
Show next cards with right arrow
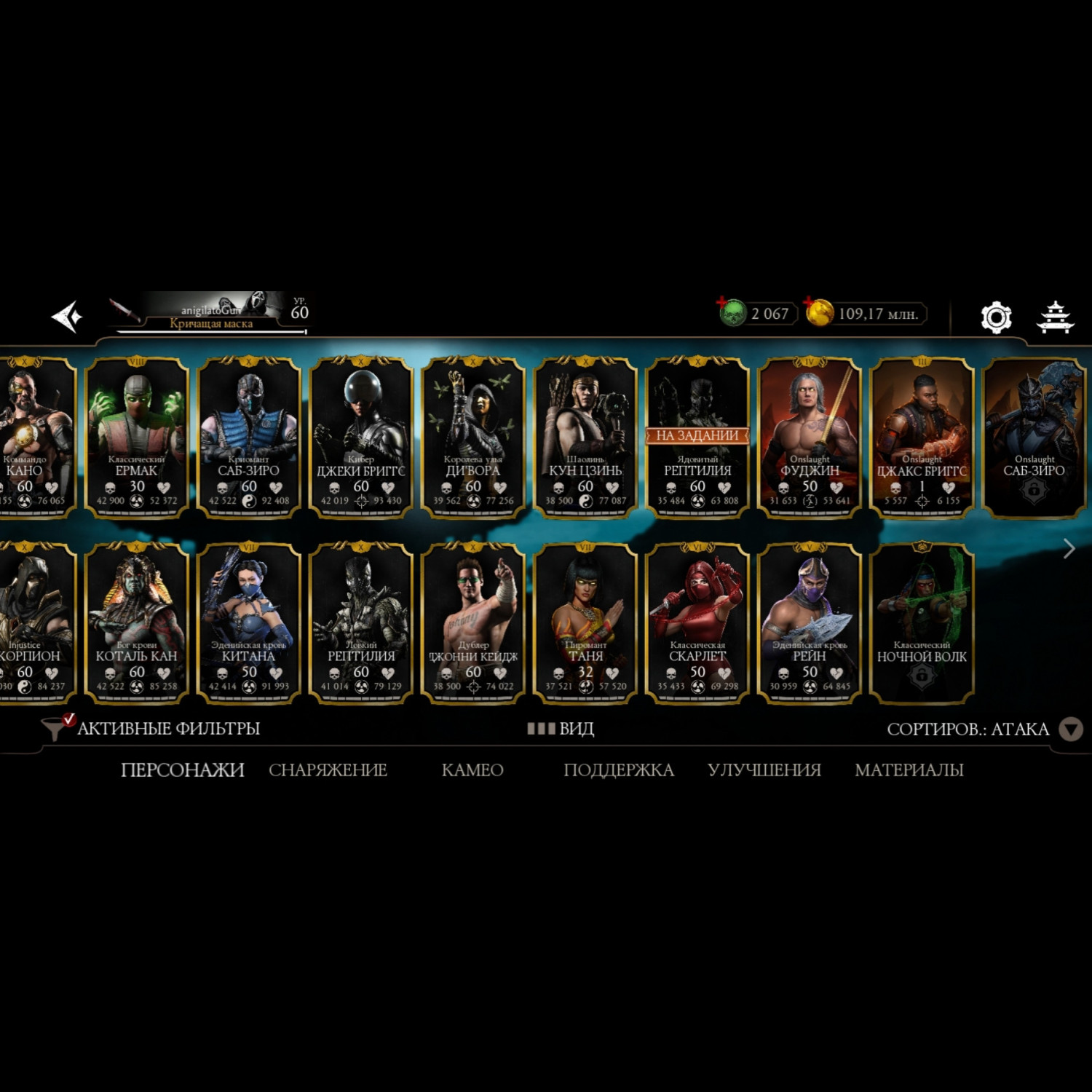coord(1069,548)
